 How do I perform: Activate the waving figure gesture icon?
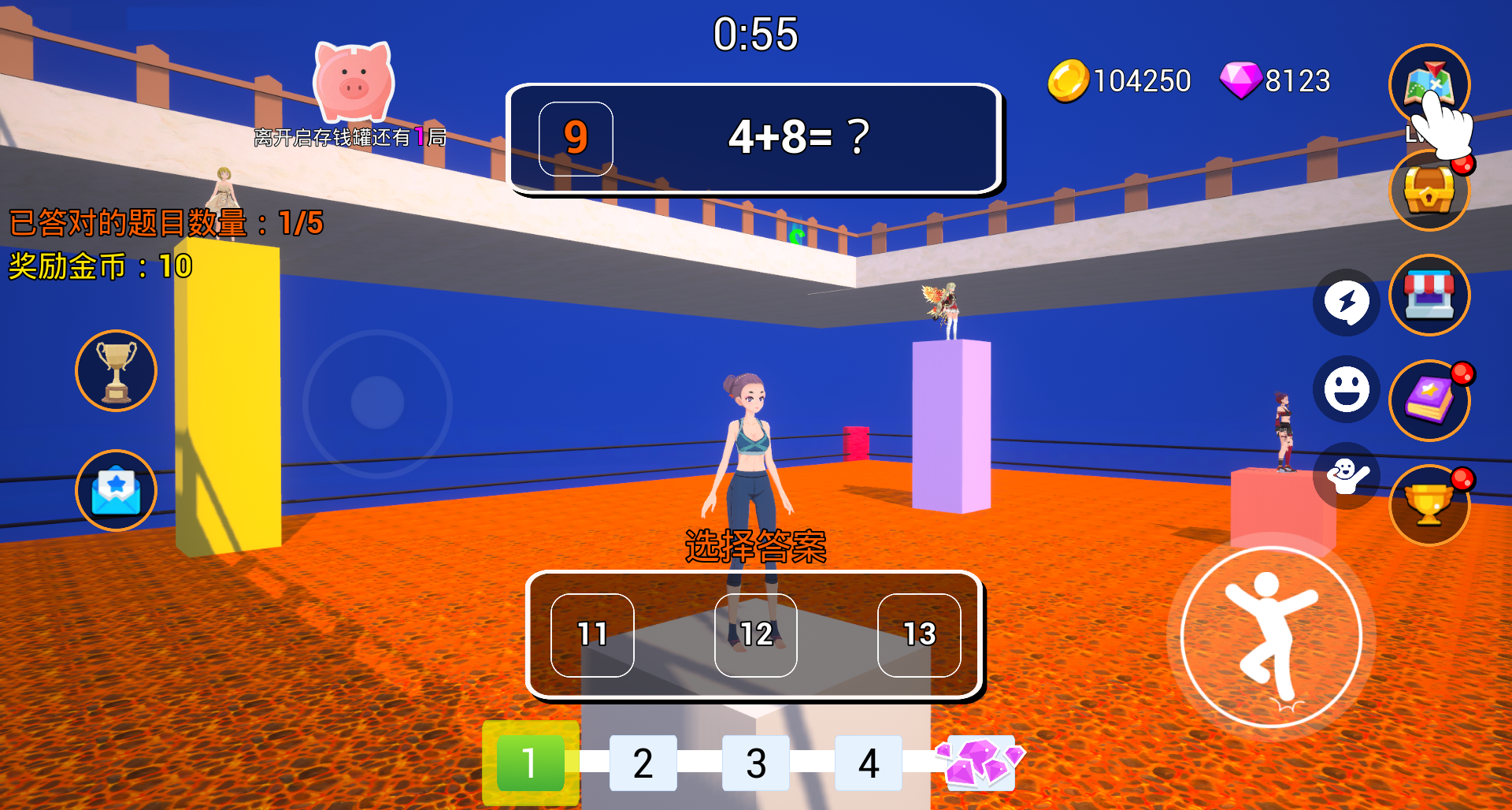[1346, 475]
